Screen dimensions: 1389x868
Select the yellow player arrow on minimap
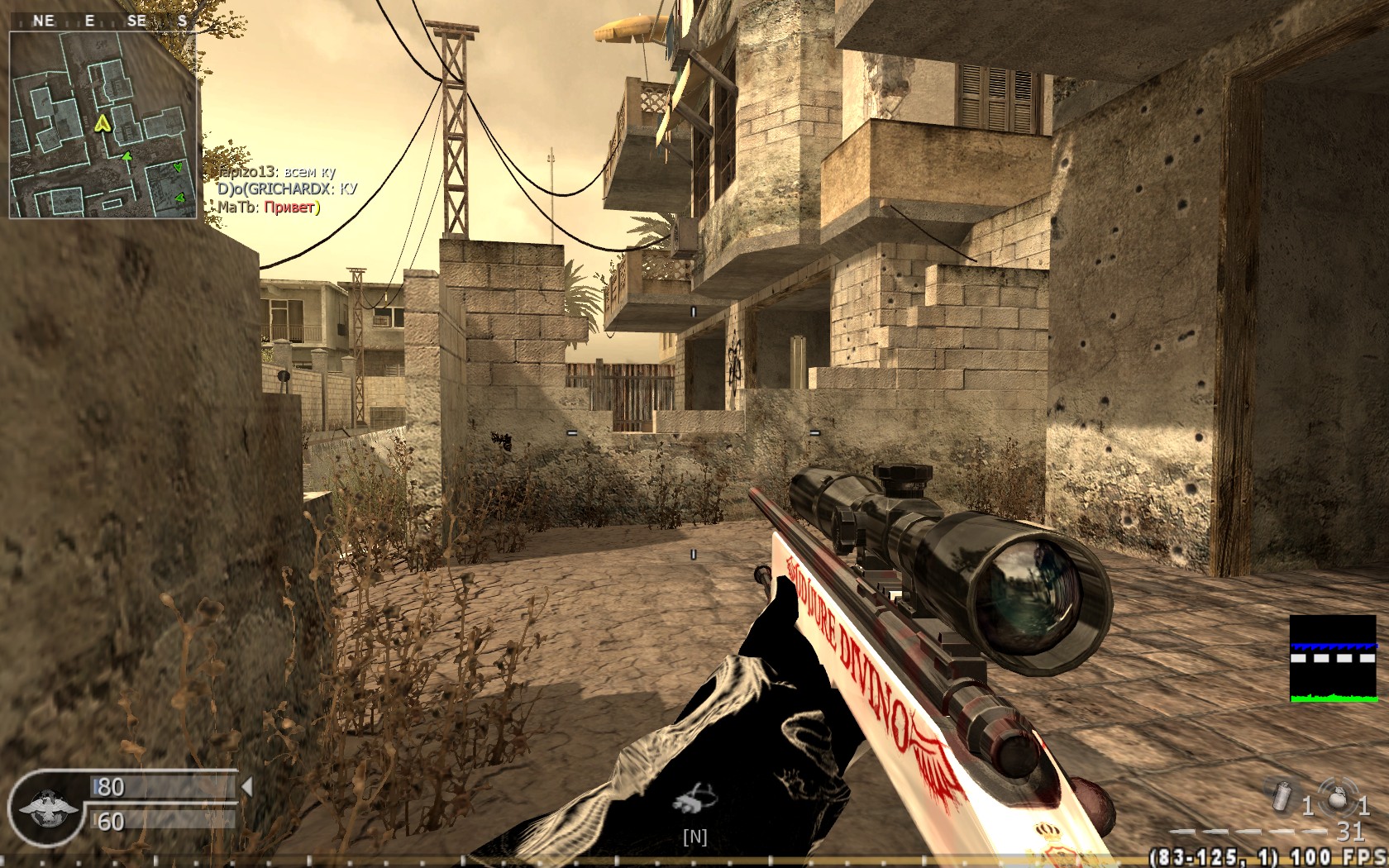[103, 124]
